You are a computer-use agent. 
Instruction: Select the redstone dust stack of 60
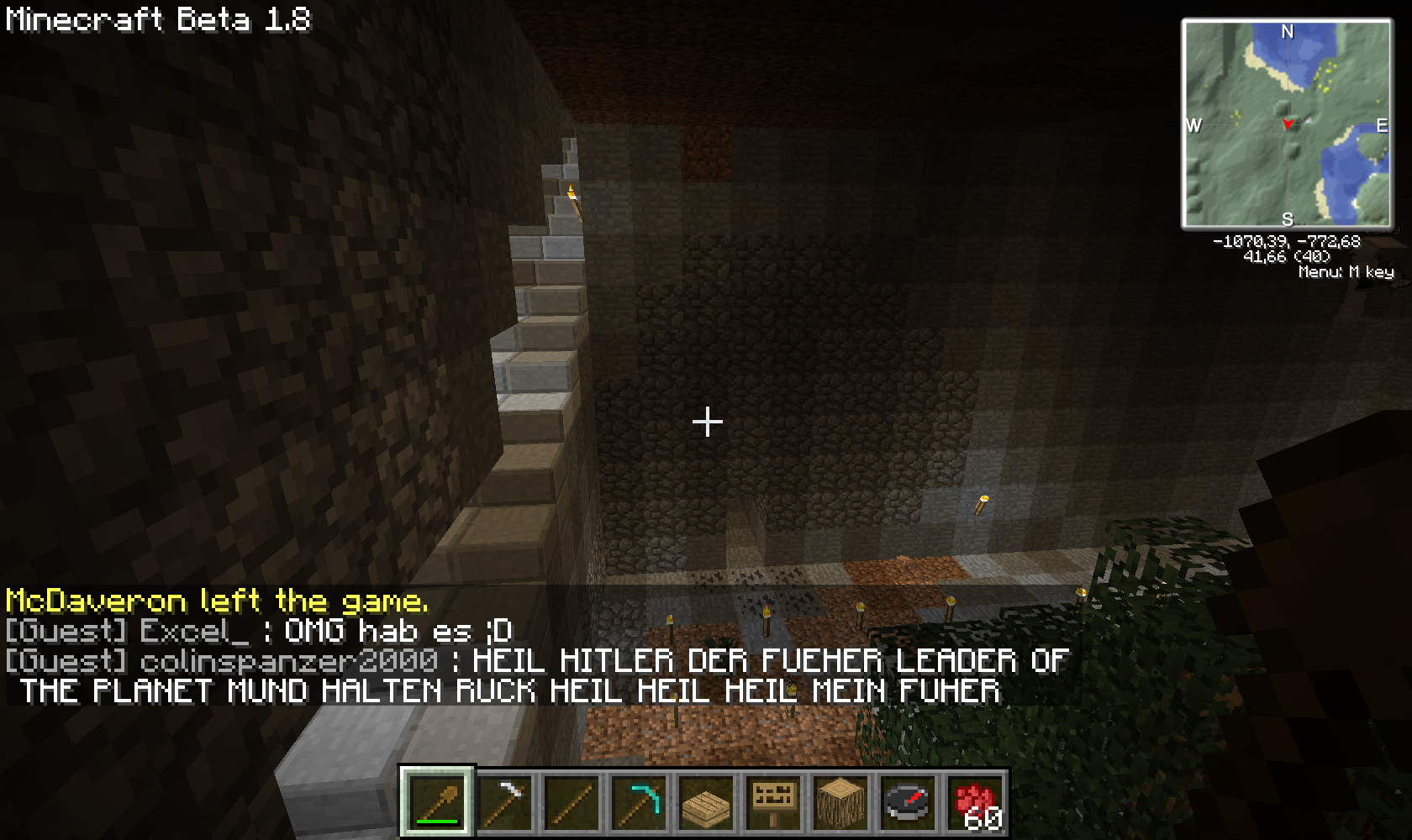coord(975,802)
